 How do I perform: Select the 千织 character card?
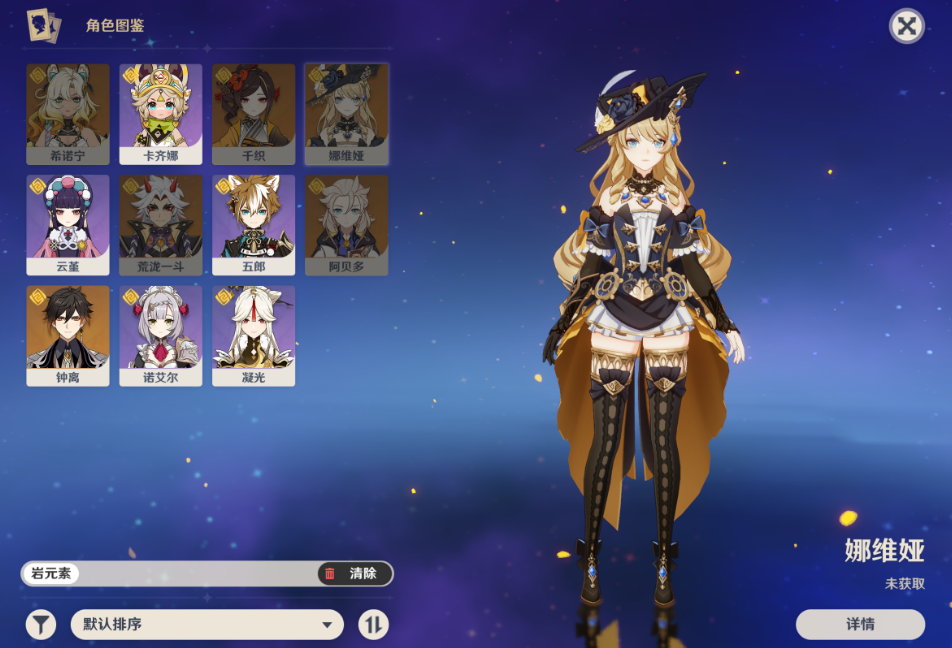click(253, 113)
